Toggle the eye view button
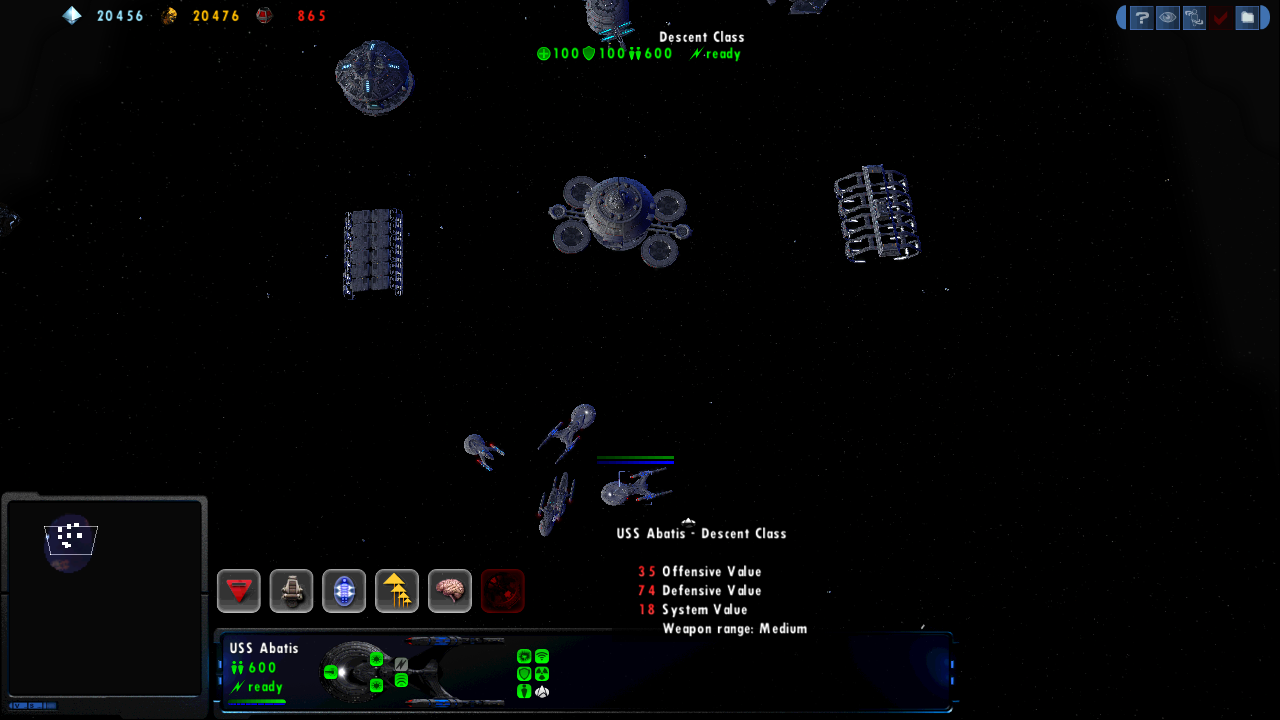The width and height of the screenshot is (1280, 720). coord(1168,17)
